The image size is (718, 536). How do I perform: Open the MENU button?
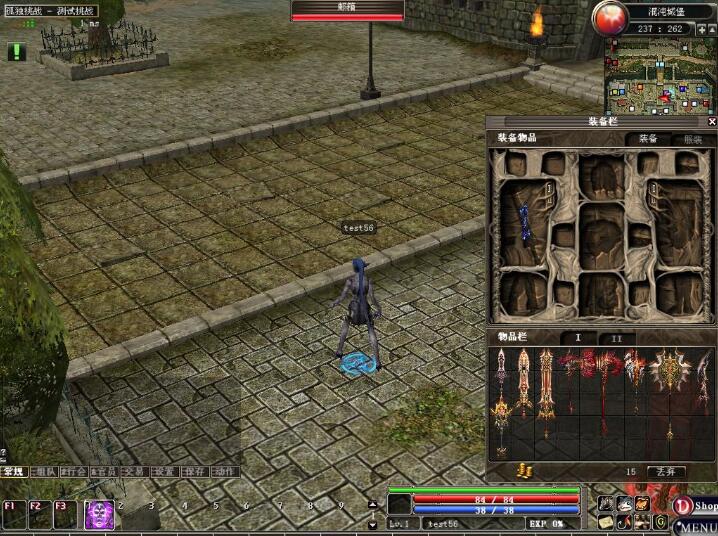tap(699, 527)
